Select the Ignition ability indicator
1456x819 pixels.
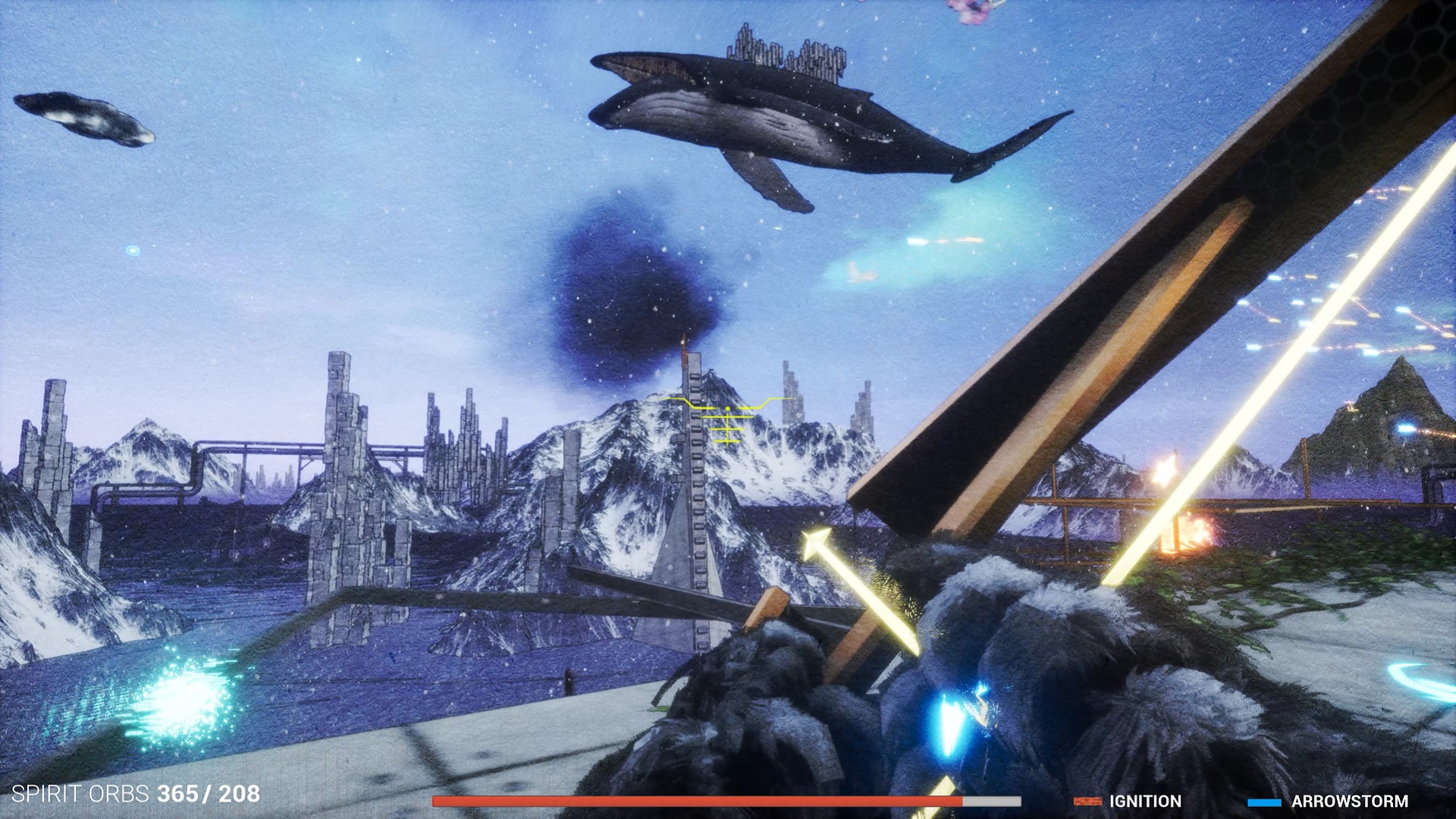(1128, 801)
